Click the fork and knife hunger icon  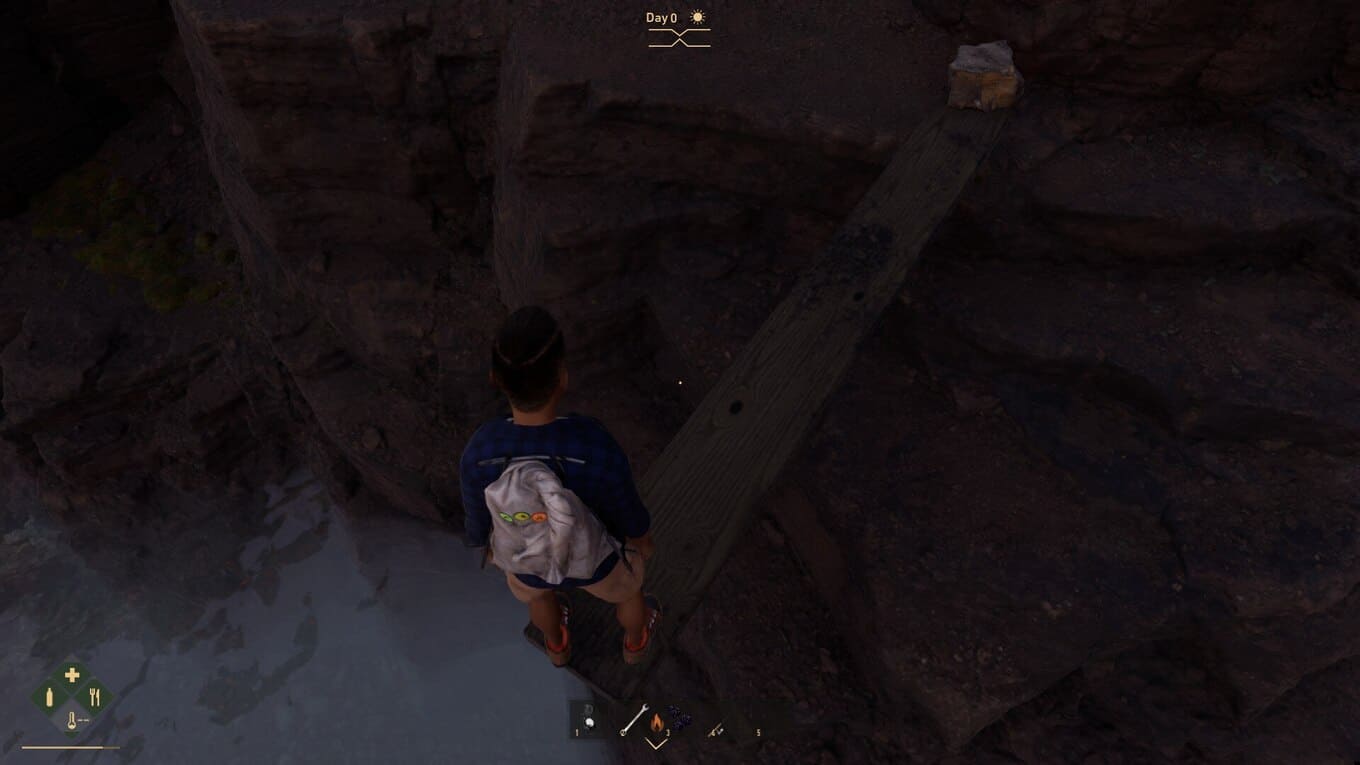[x=95, y=697]
